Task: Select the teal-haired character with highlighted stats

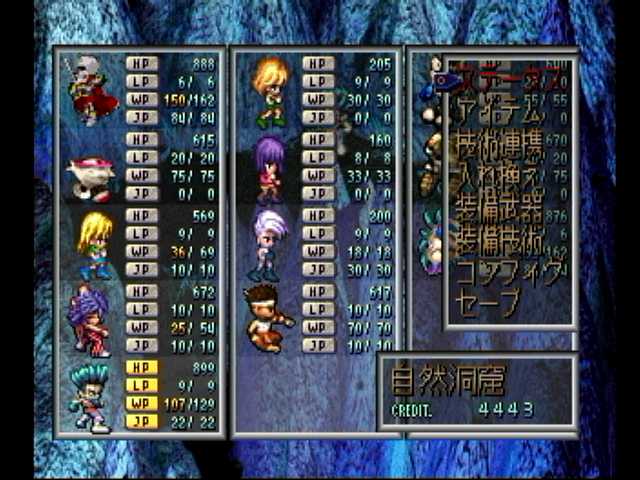Action: [x=92, y=396]
